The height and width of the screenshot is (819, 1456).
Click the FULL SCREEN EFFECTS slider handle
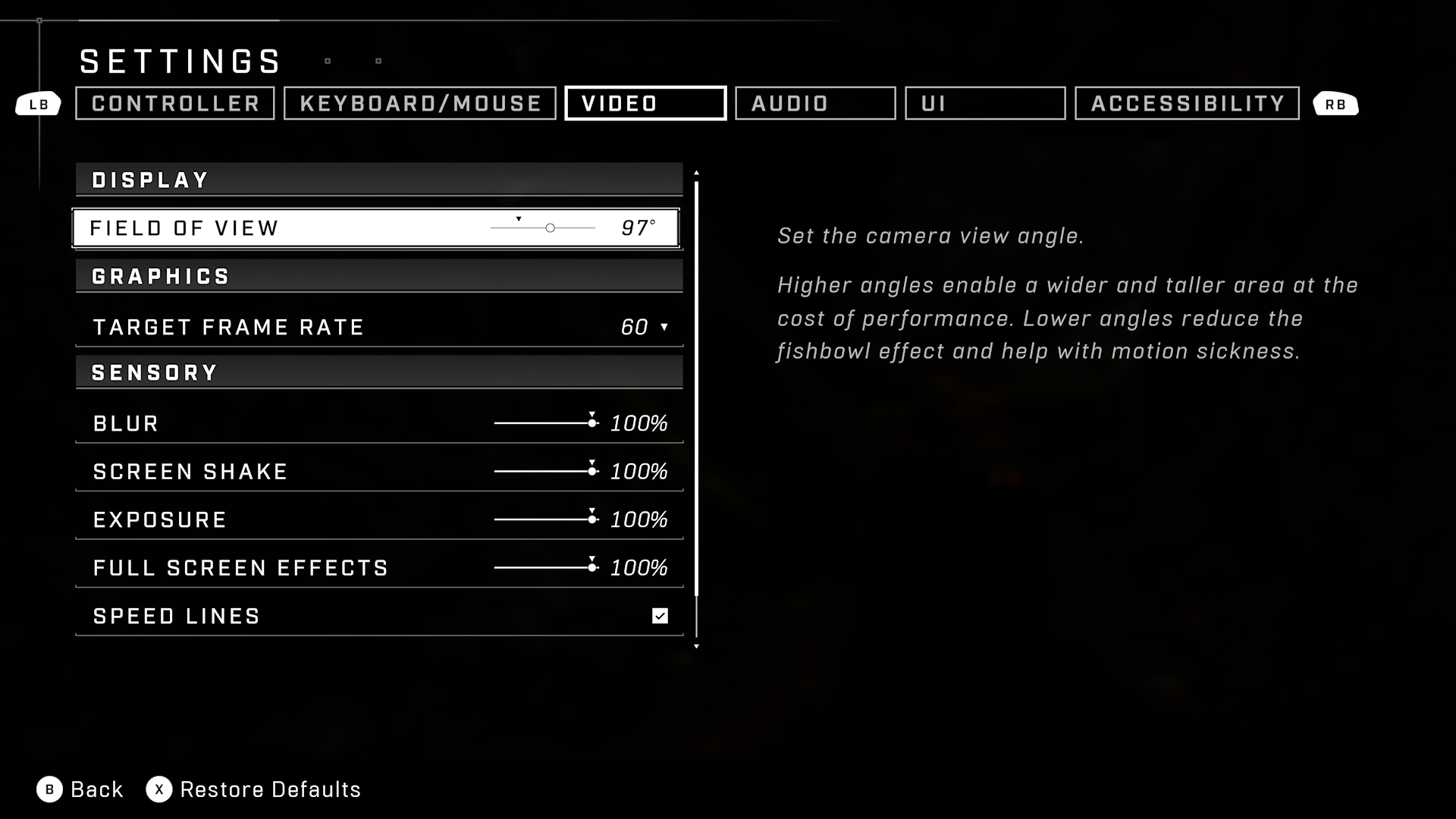pos(591,566)
